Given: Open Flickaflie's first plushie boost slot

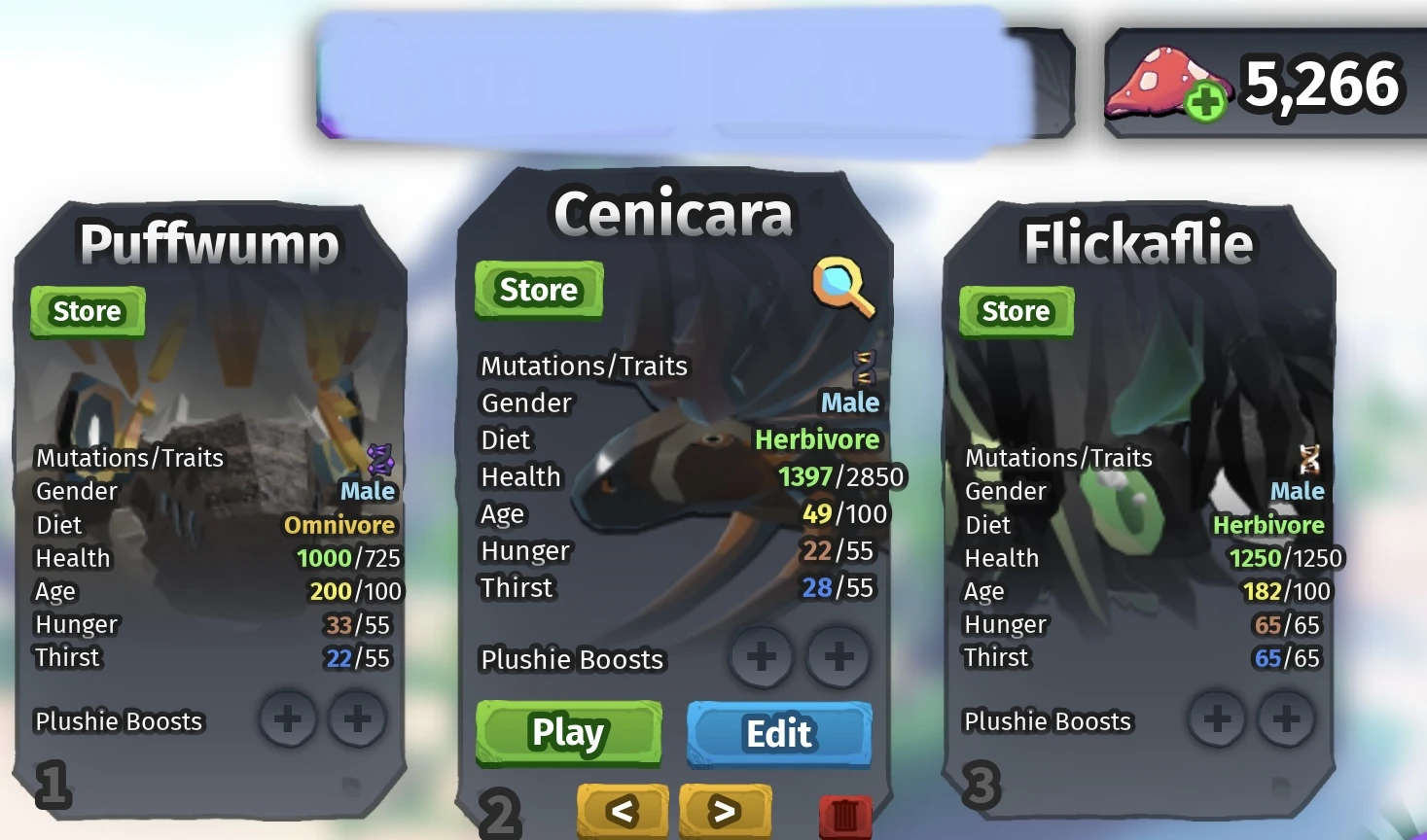Looking at the screenshot, I should click(x=1218, y=720).
